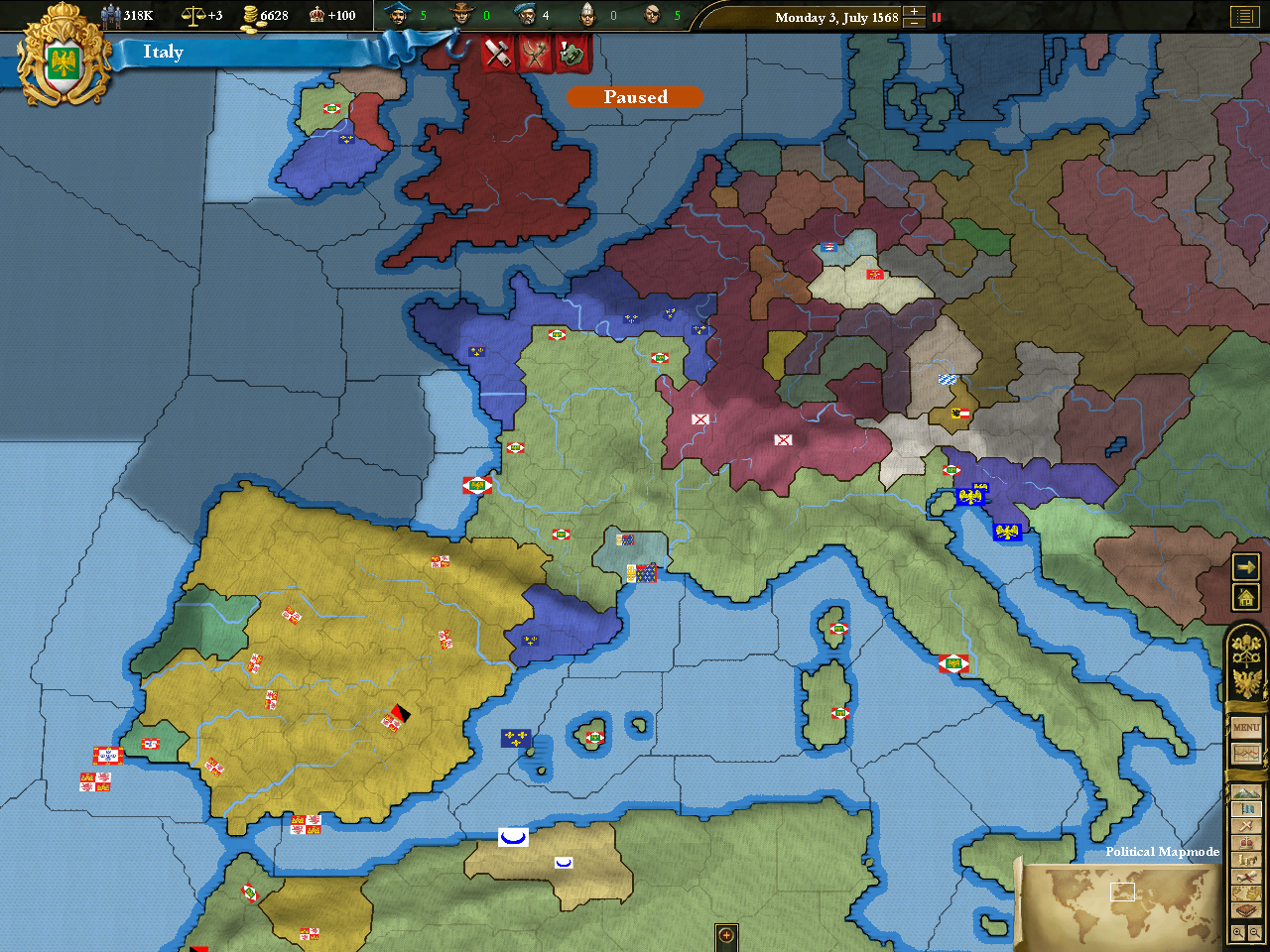The image size is (1270, 952).
Task: Open the ledger graph button
Action: (1246, 753)
